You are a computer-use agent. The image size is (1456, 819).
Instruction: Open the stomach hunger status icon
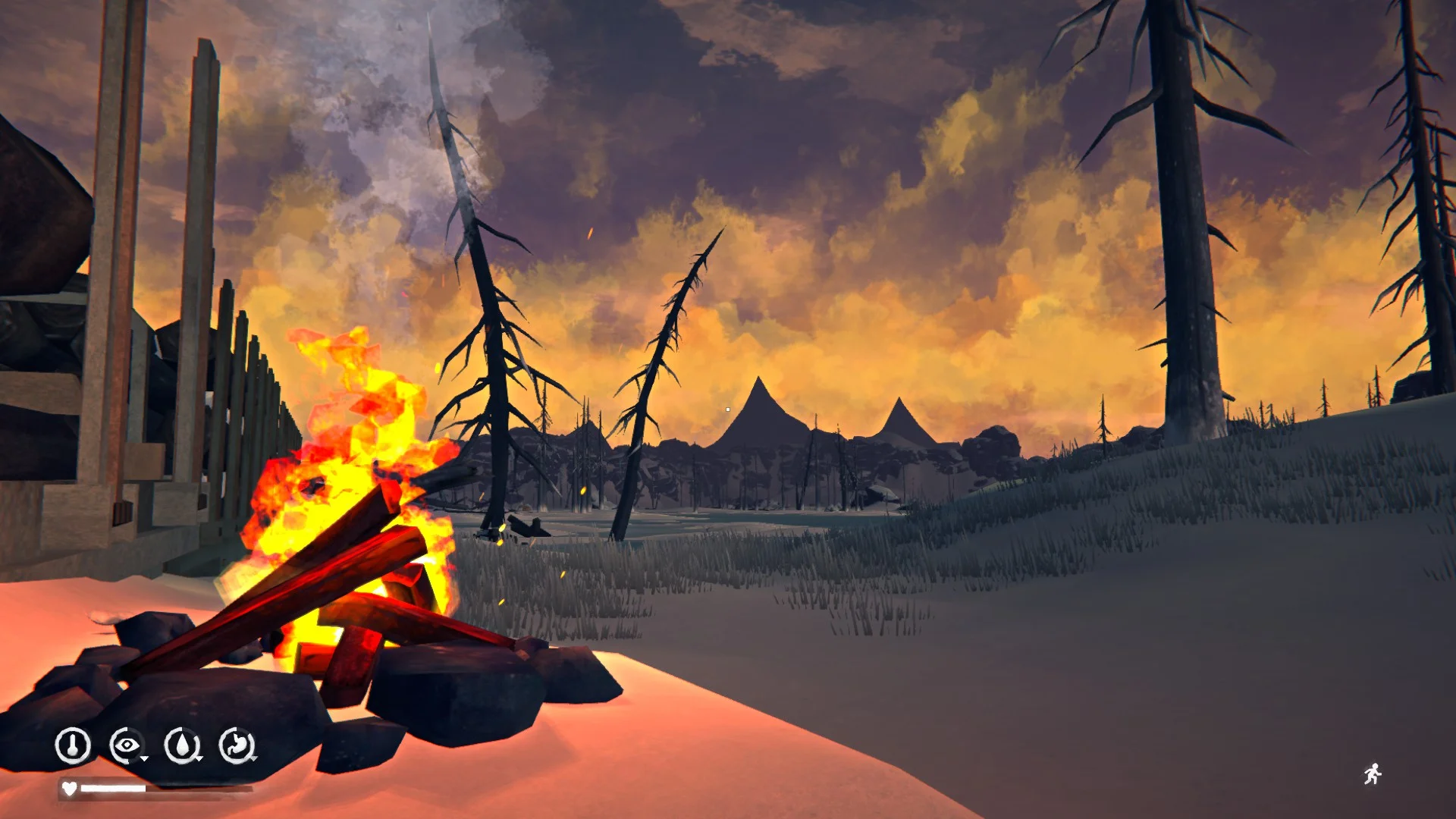(x=237, y=745)
